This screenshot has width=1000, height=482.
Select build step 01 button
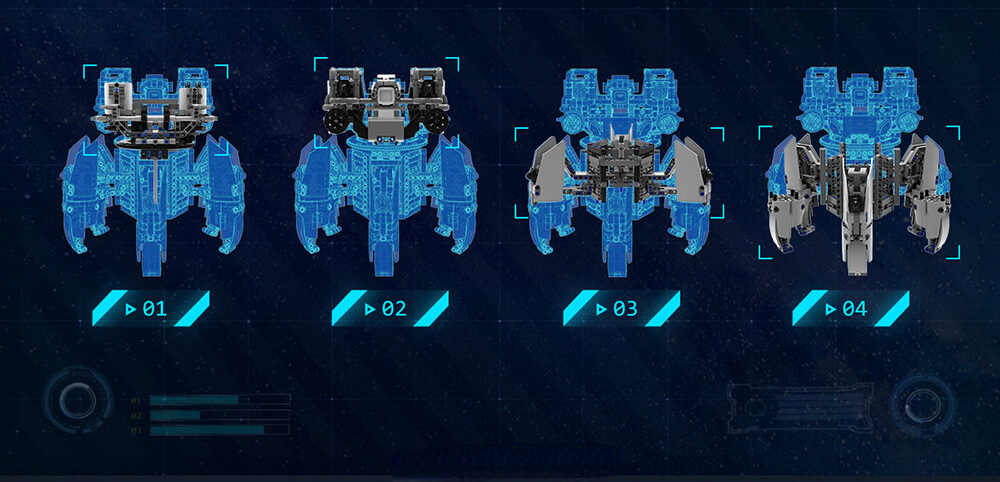click(150, 308)
